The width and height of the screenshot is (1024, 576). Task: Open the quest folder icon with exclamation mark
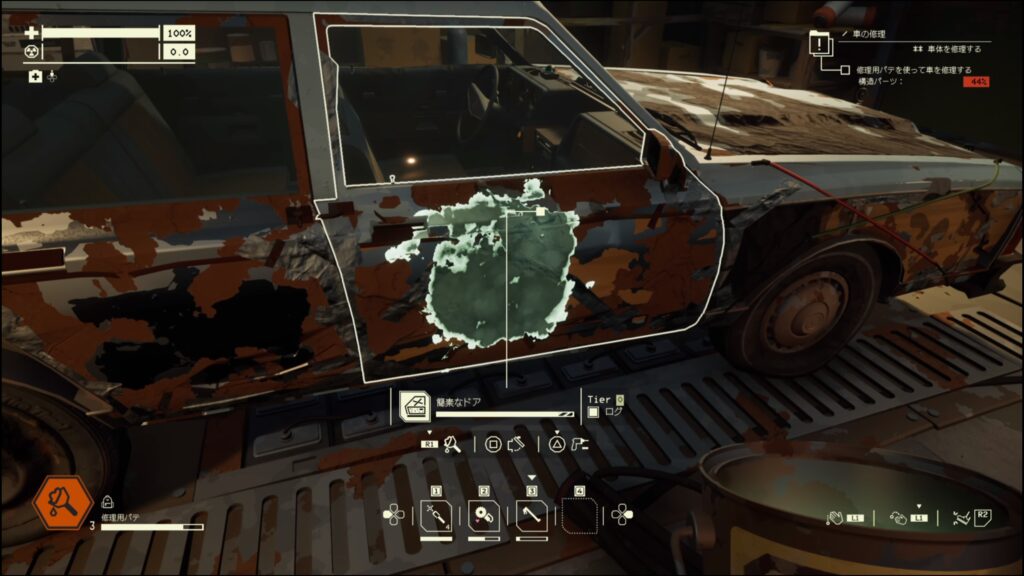pos(821,45)
